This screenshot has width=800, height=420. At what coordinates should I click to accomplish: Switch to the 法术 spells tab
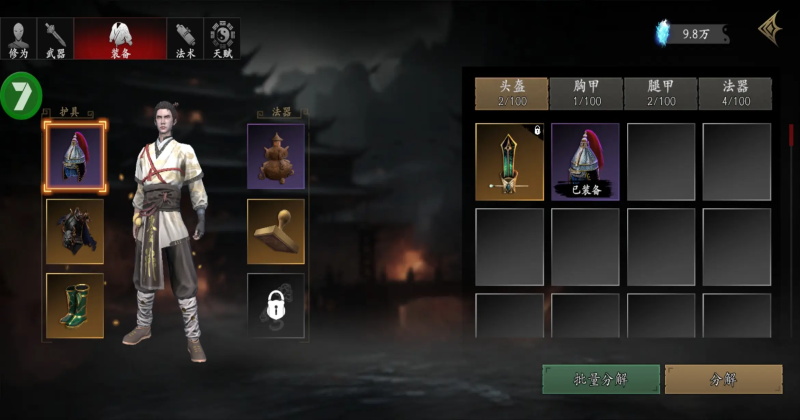point(185,38)
